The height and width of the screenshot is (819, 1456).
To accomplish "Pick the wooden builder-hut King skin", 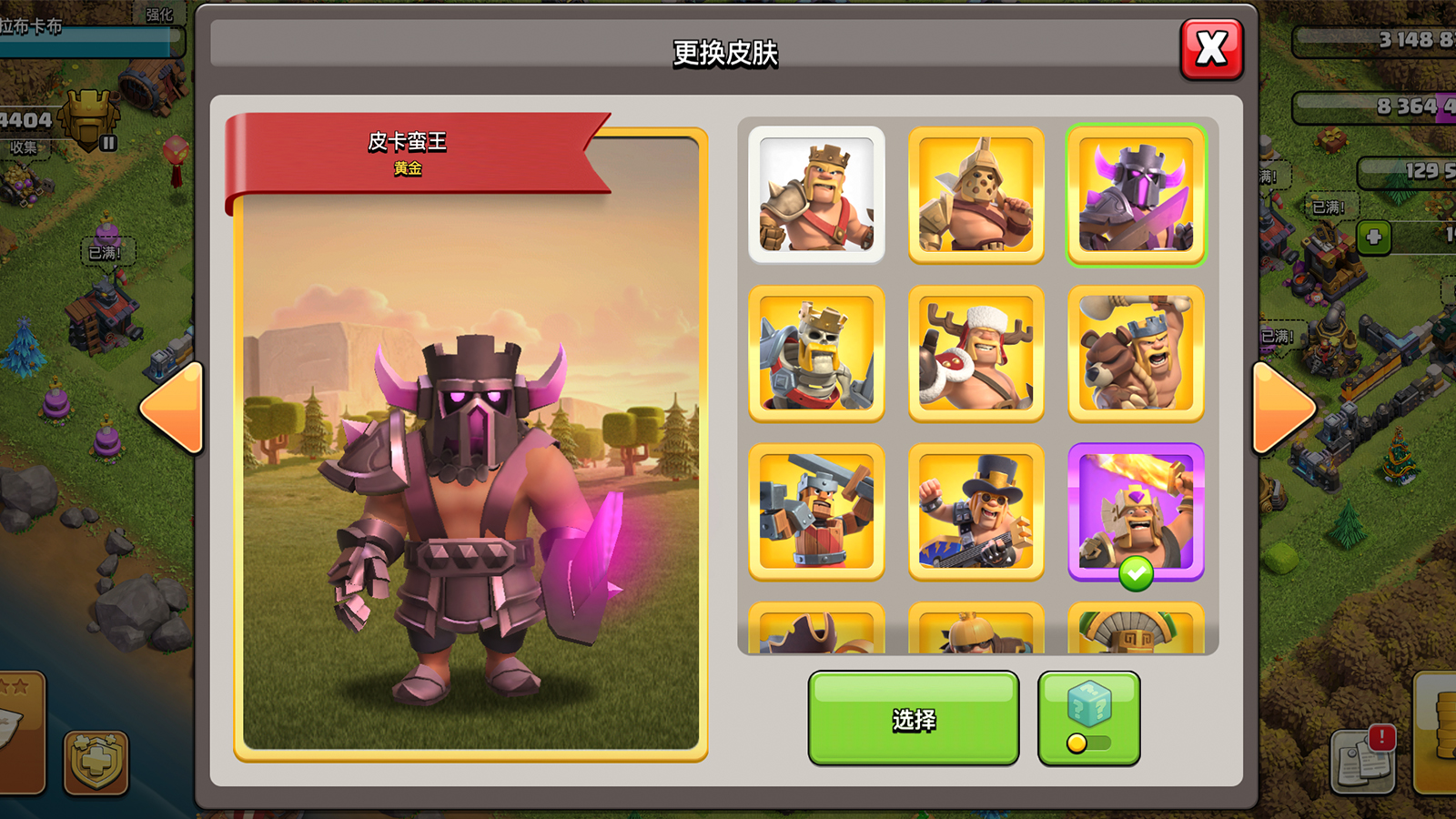I will pos(816,512).
